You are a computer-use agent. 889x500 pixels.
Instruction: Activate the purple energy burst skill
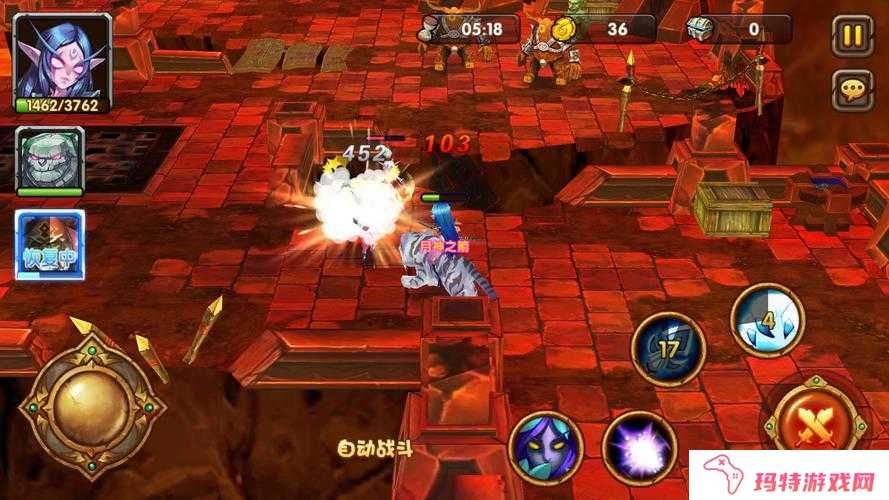tap(640, 448)
